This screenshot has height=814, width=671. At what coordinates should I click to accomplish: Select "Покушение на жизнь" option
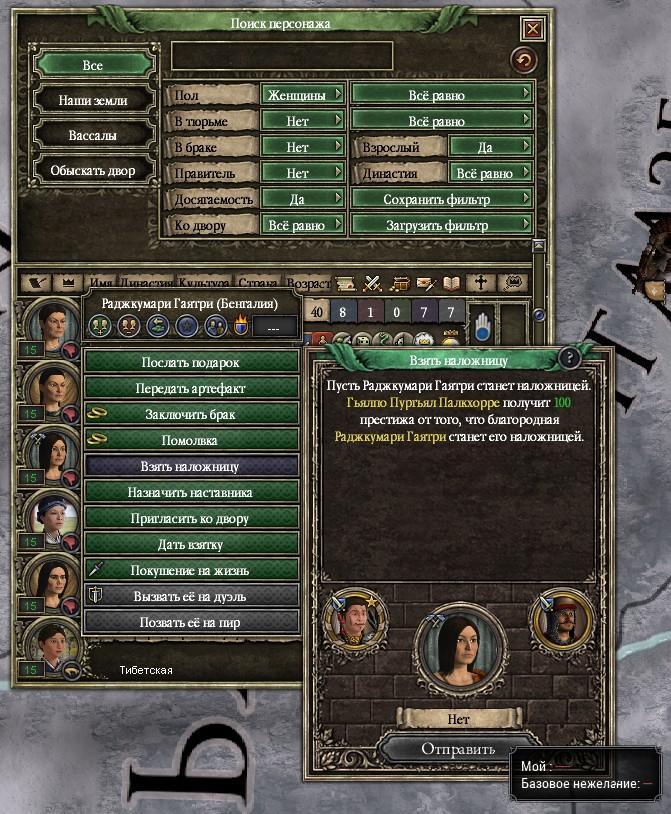(191, 570)
